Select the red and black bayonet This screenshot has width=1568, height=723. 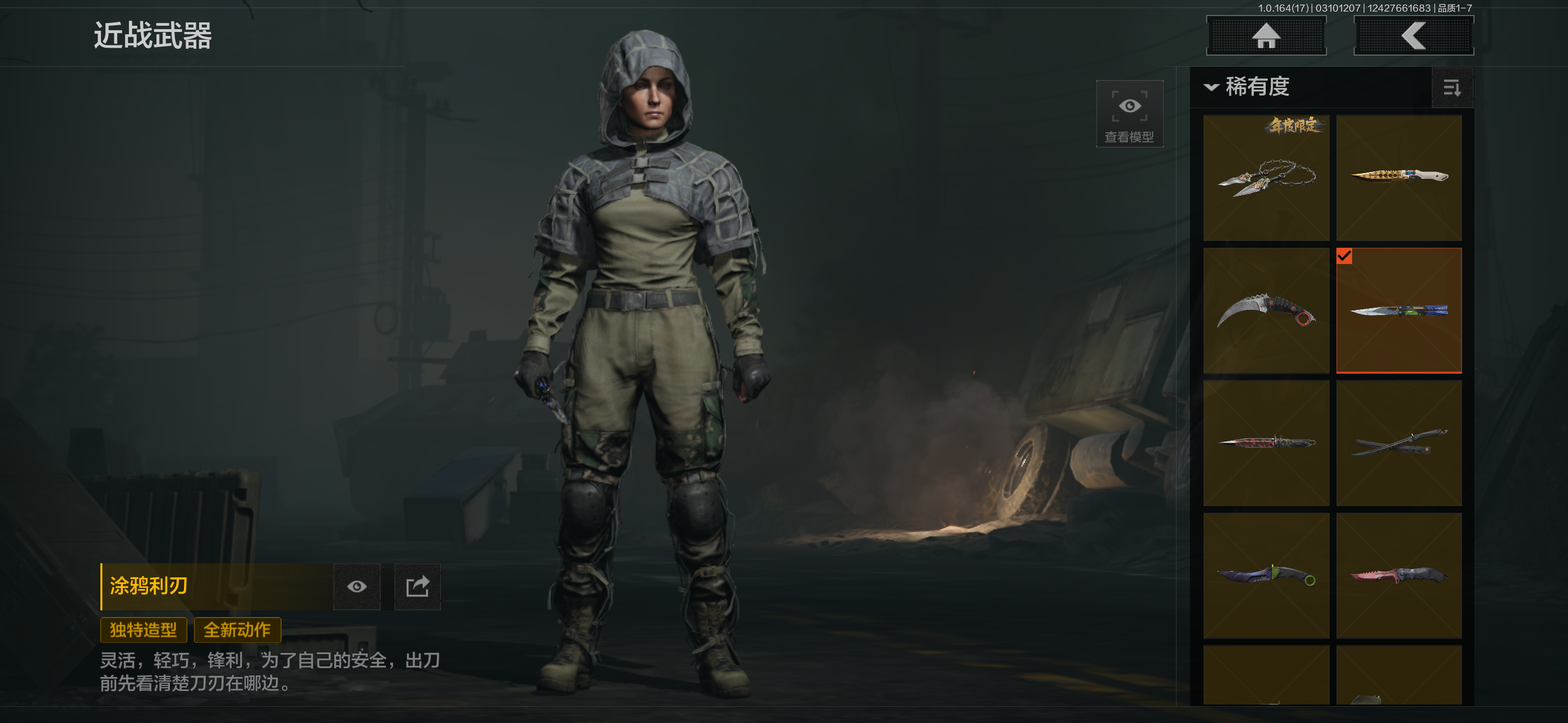point(1266,443)
